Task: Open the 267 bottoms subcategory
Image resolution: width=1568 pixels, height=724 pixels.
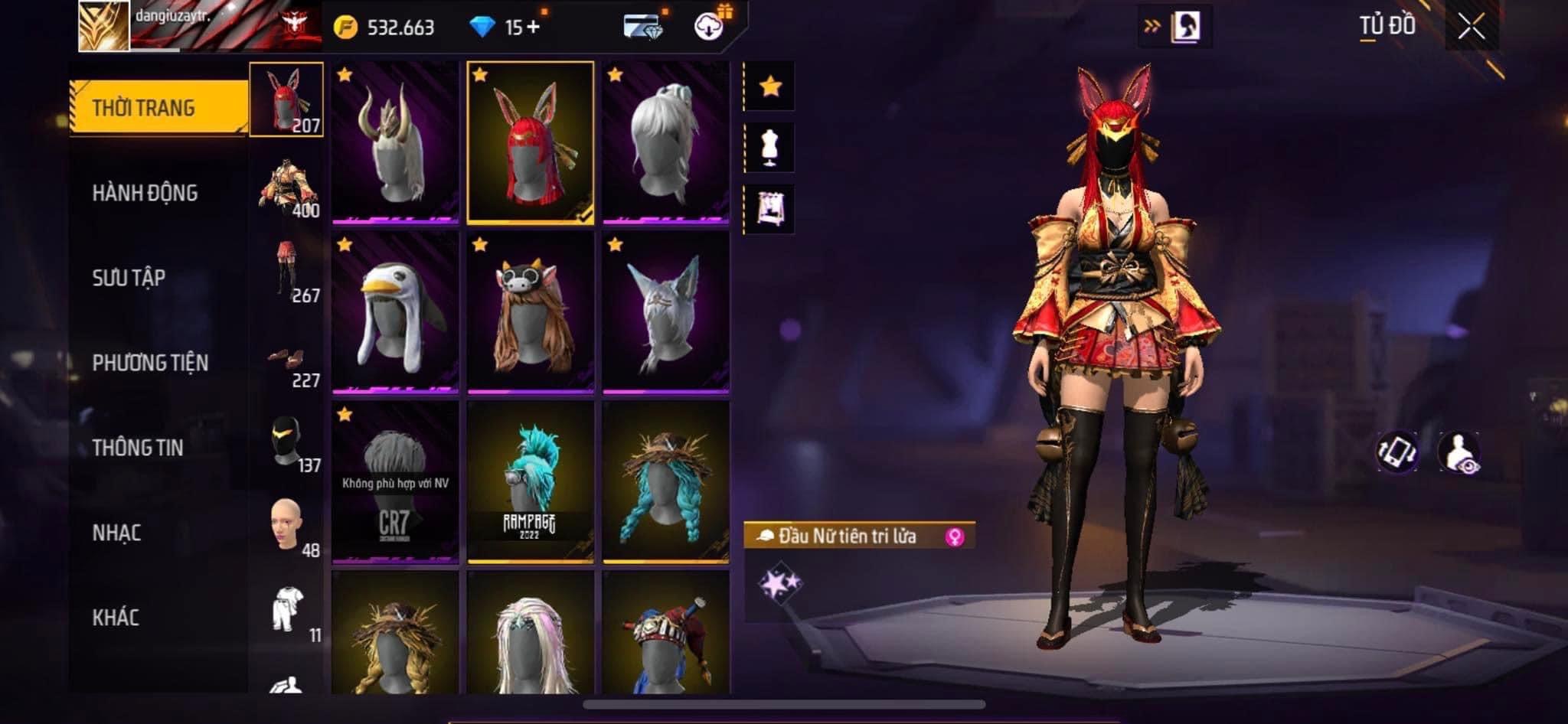Action: tap(288, 272)
